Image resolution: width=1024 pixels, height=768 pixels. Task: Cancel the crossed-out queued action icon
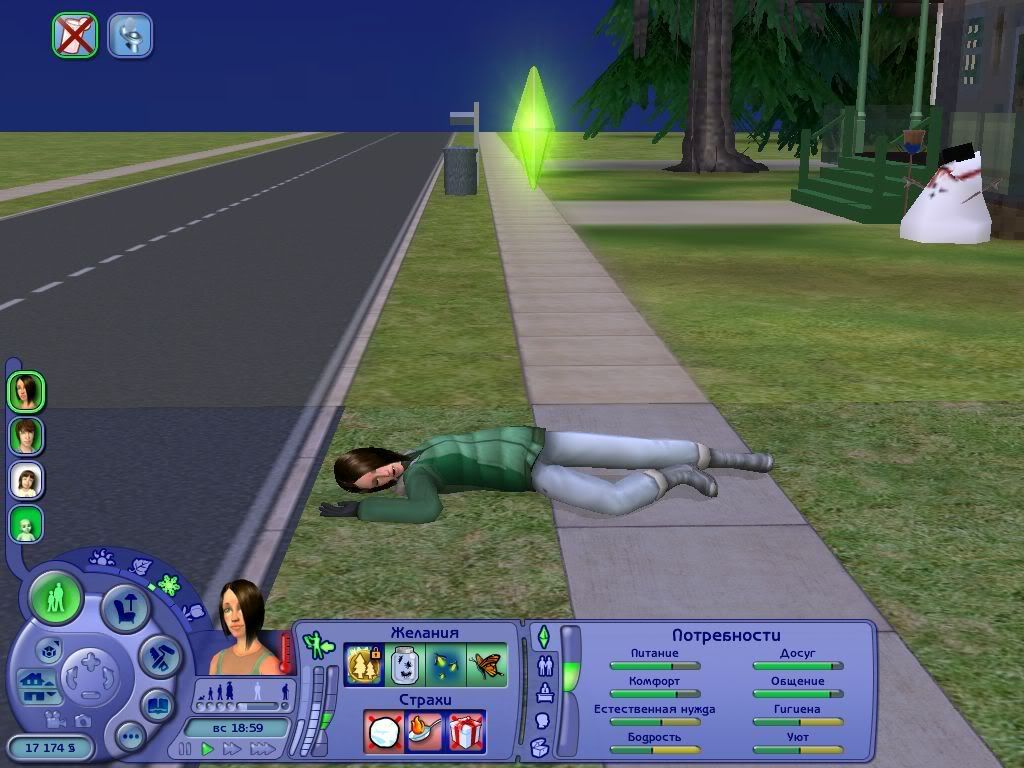coord(75,35)
